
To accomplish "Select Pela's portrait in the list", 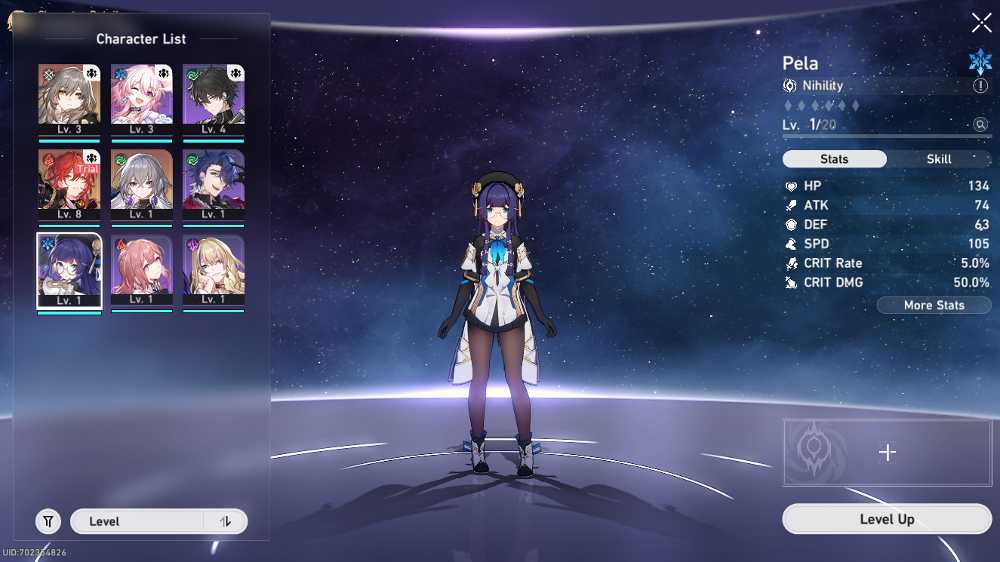I will (x=70, y=269).
